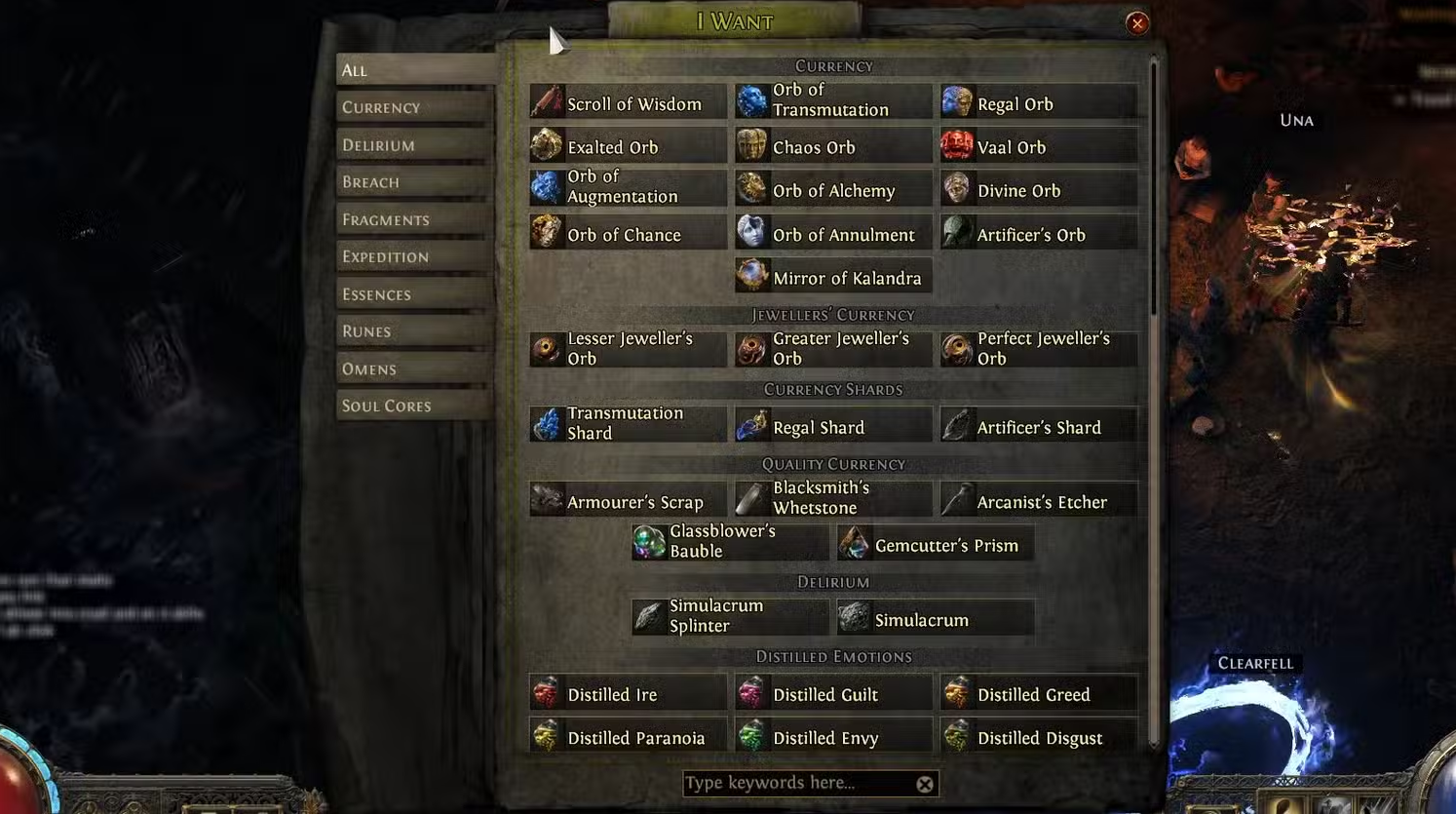Clear the keyword search box
The height and width of the screenshot is (814, 1456).
(925, 784)
